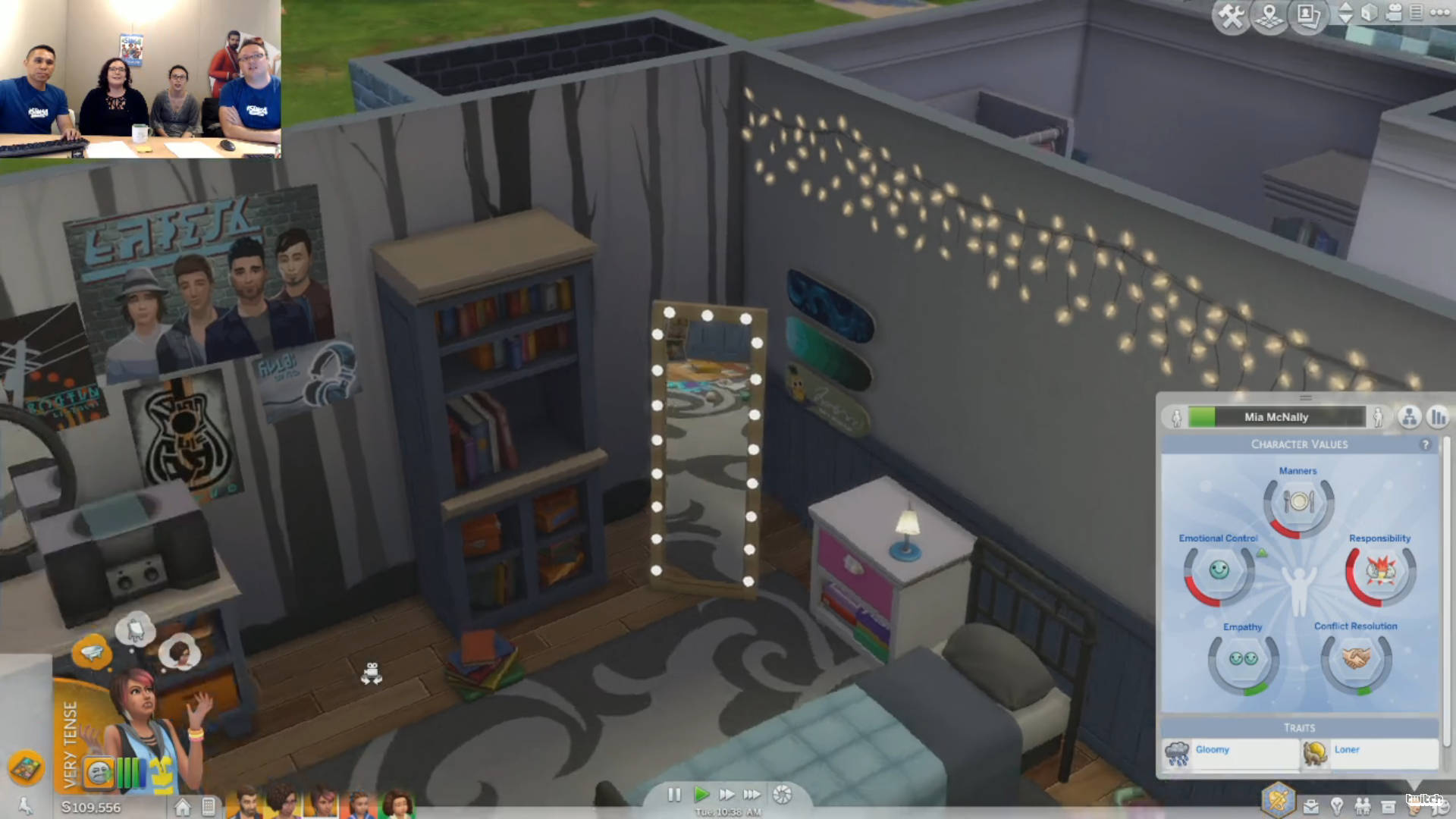Open the Gallery photos icon
The width and height of the screenshot is (1456, 819).
1308,16
